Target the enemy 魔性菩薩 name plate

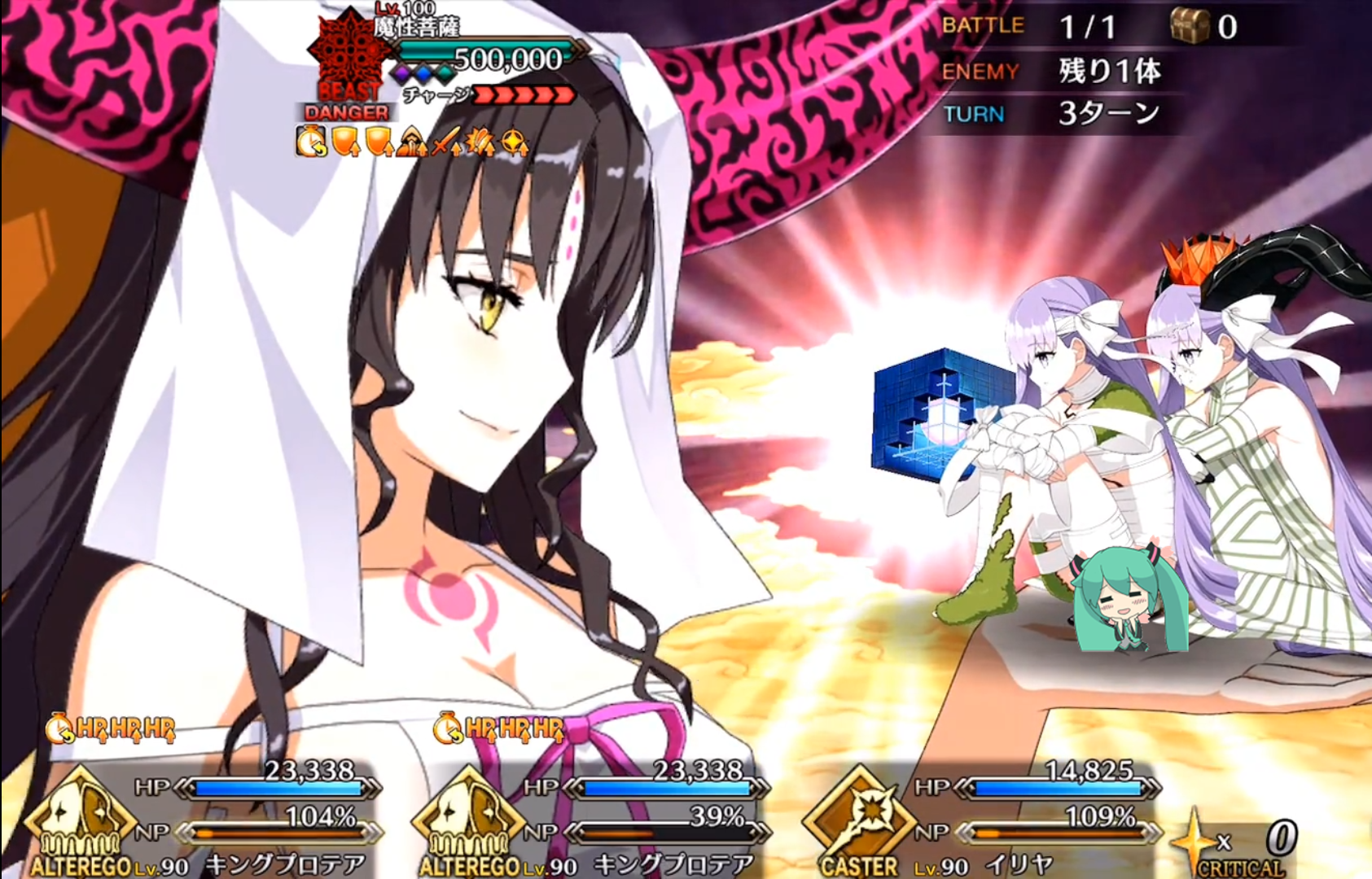(417, 27)
